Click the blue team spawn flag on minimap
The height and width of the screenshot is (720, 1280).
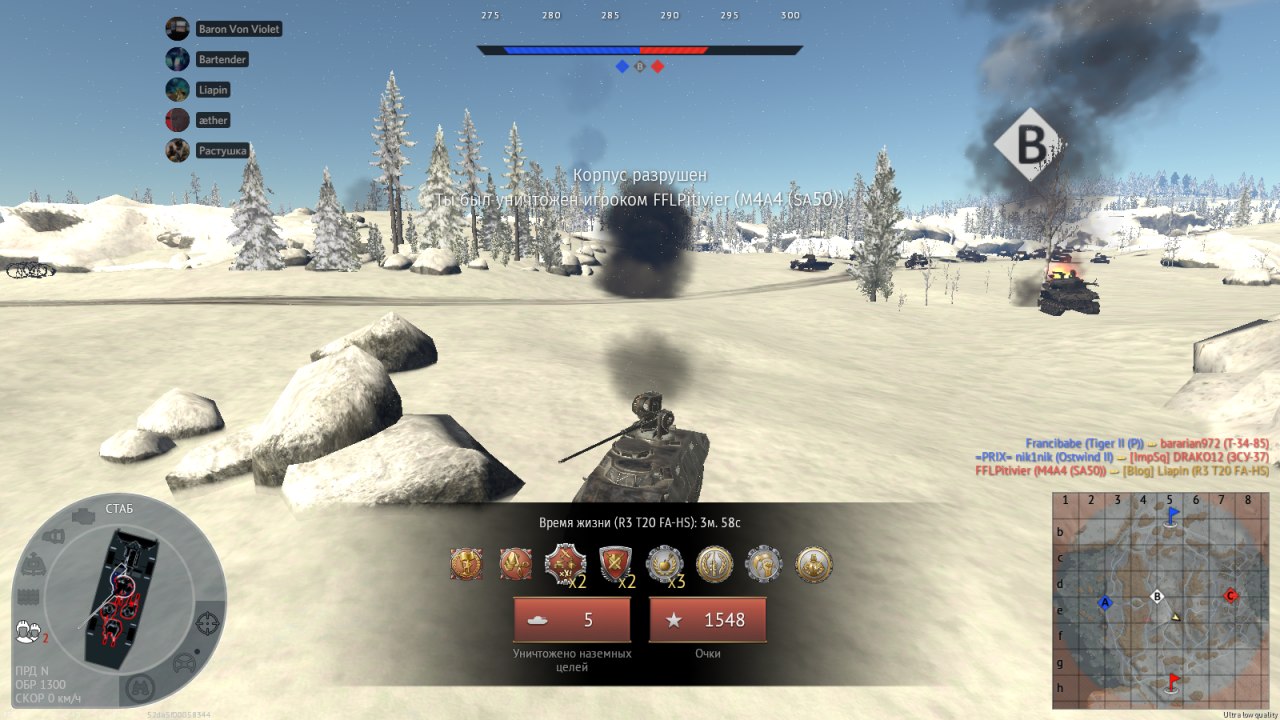[x=1173, y=515]
